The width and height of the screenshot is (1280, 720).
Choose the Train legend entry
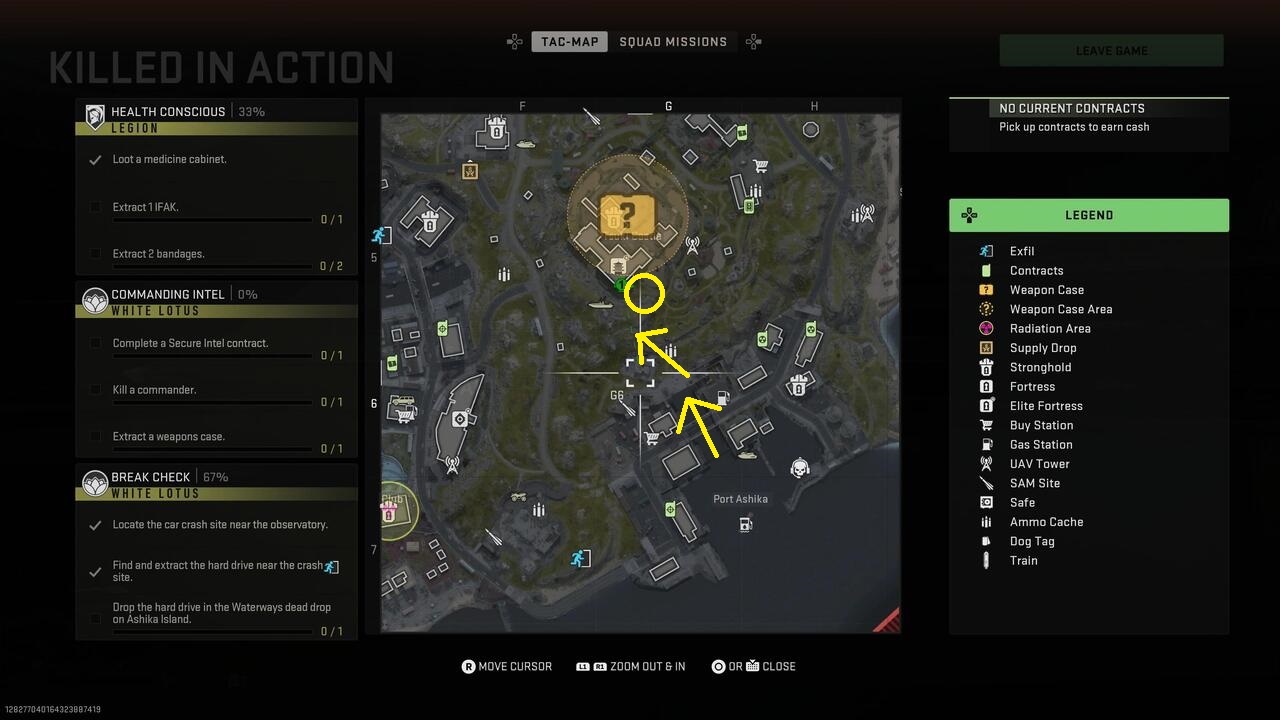coord(1023,561)
